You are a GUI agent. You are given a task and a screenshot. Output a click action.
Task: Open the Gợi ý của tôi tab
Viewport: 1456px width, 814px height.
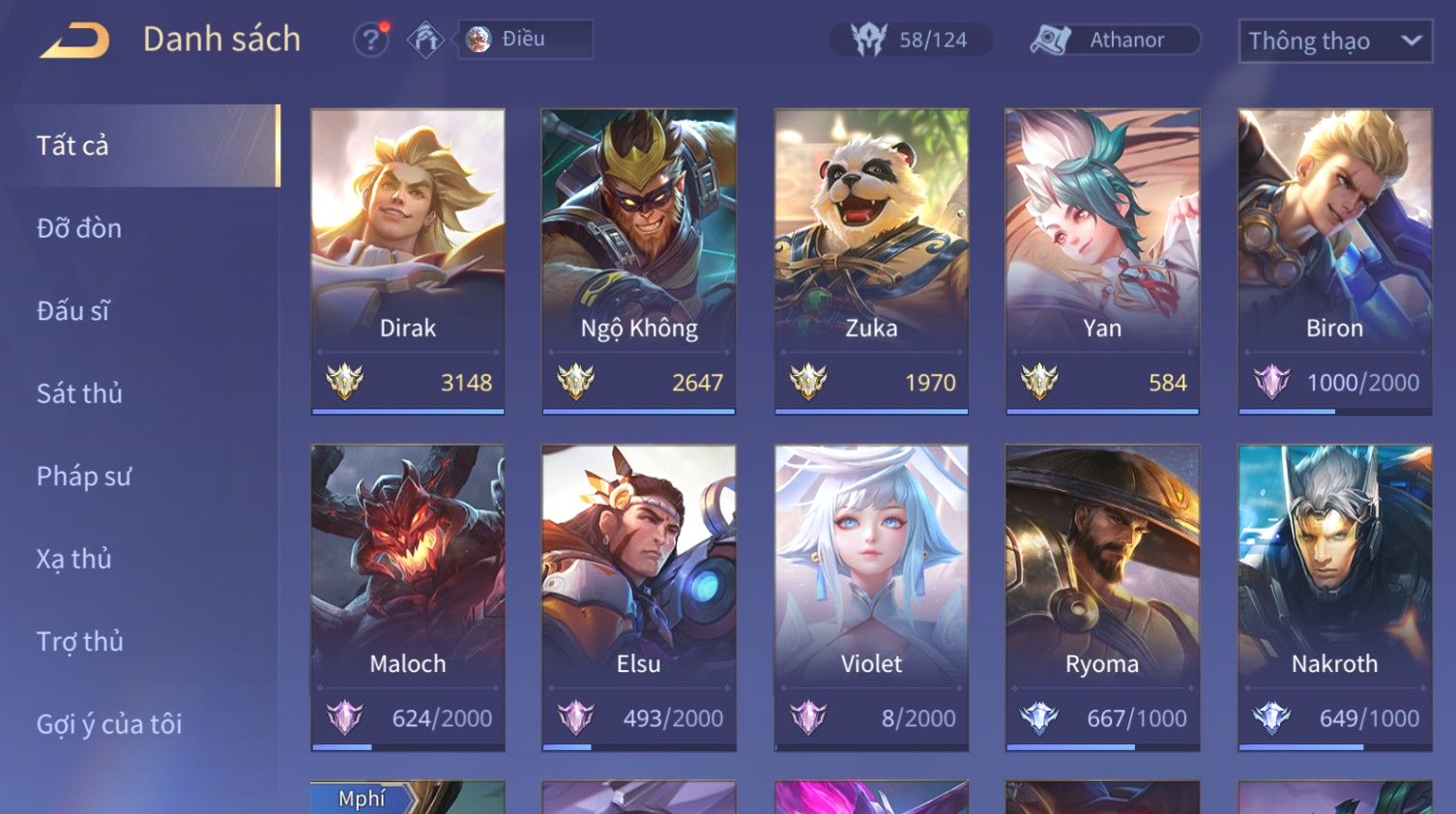point(109,724)
